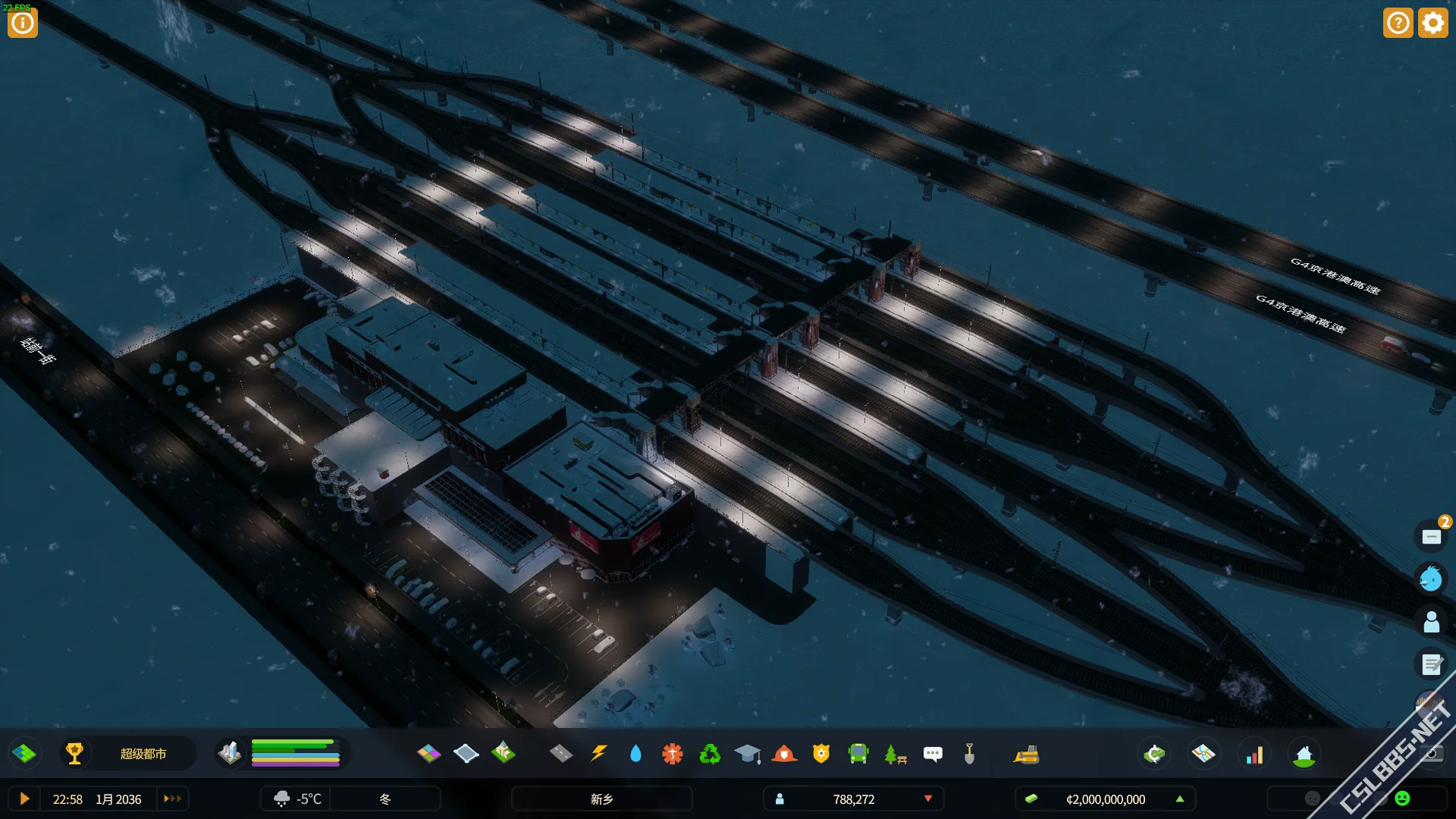Open the info views panel
1456x819 pixels.
point(23,23)
